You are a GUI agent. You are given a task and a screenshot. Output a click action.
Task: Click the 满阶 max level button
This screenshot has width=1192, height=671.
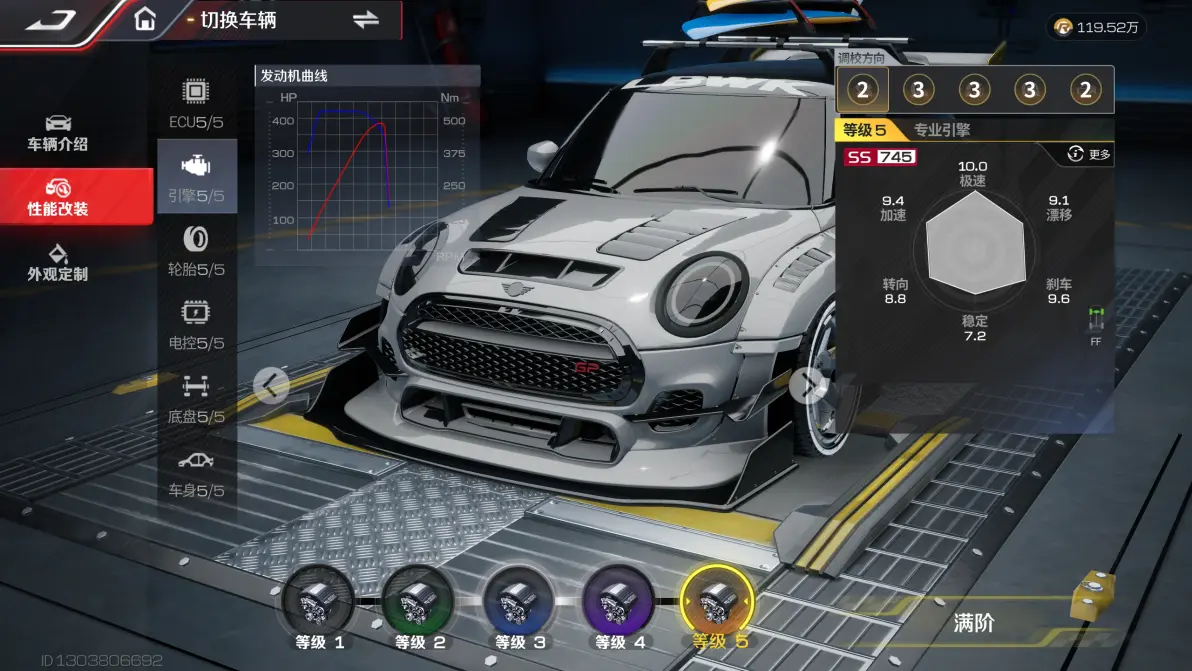click(x=973, y=622)
